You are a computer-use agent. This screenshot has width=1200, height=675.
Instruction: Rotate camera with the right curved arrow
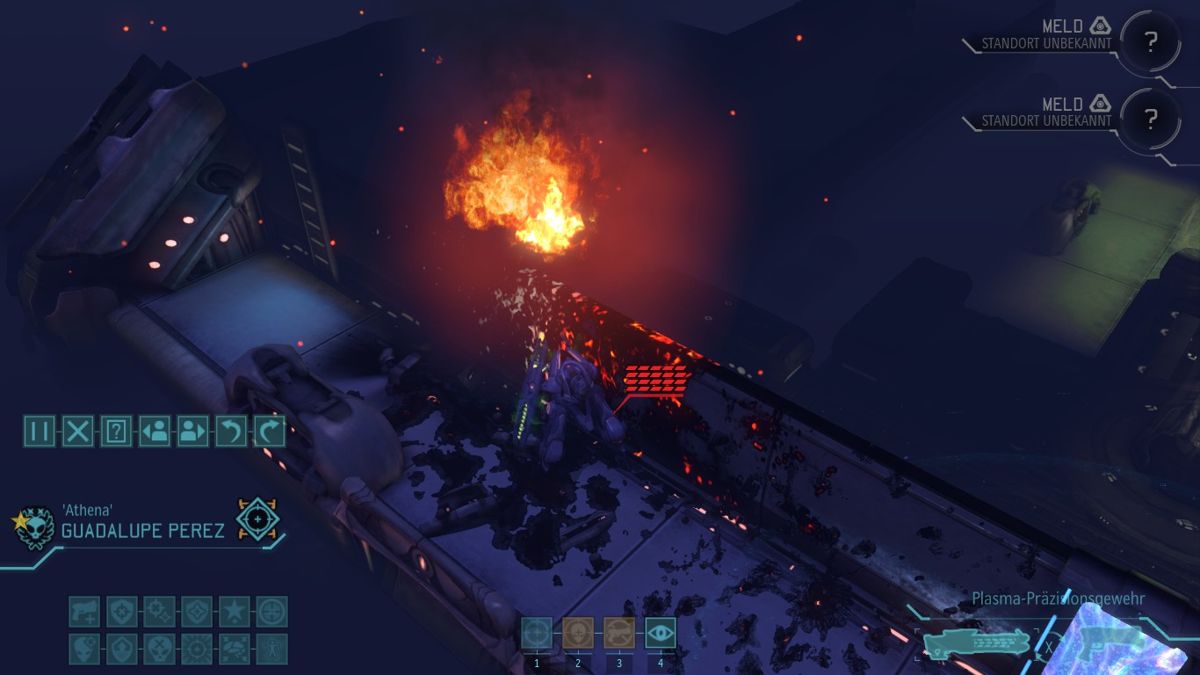point(269,431)
